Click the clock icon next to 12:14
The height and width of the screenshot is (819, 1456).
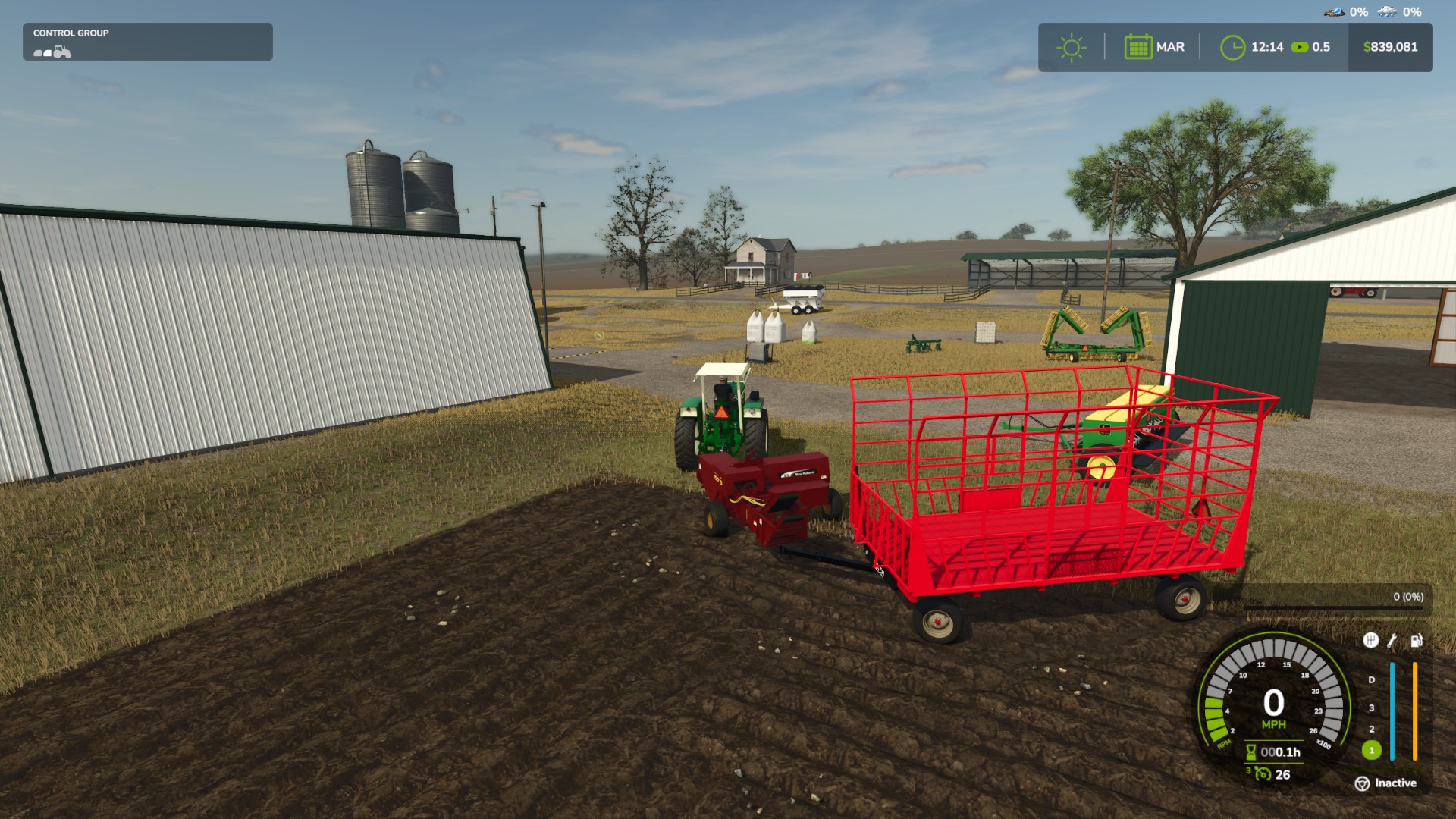point(1234,47)
